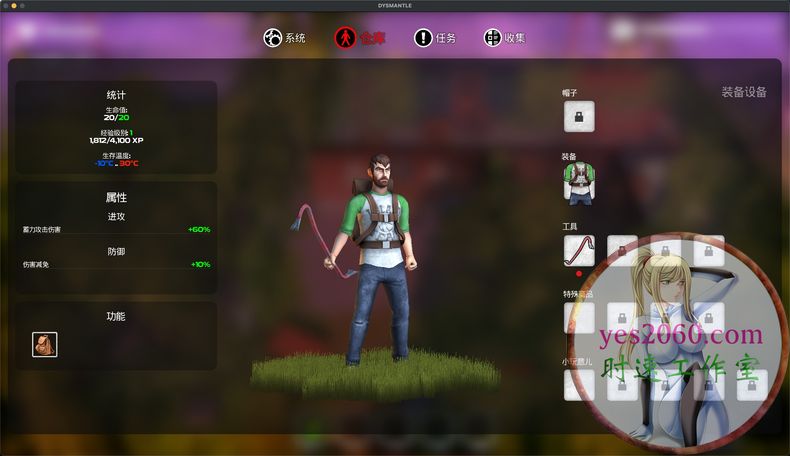The width and height of the screenshot is (790, 456).
Task: Select the red 仓库 (Inventory) tab
Action: coord(358,38)
